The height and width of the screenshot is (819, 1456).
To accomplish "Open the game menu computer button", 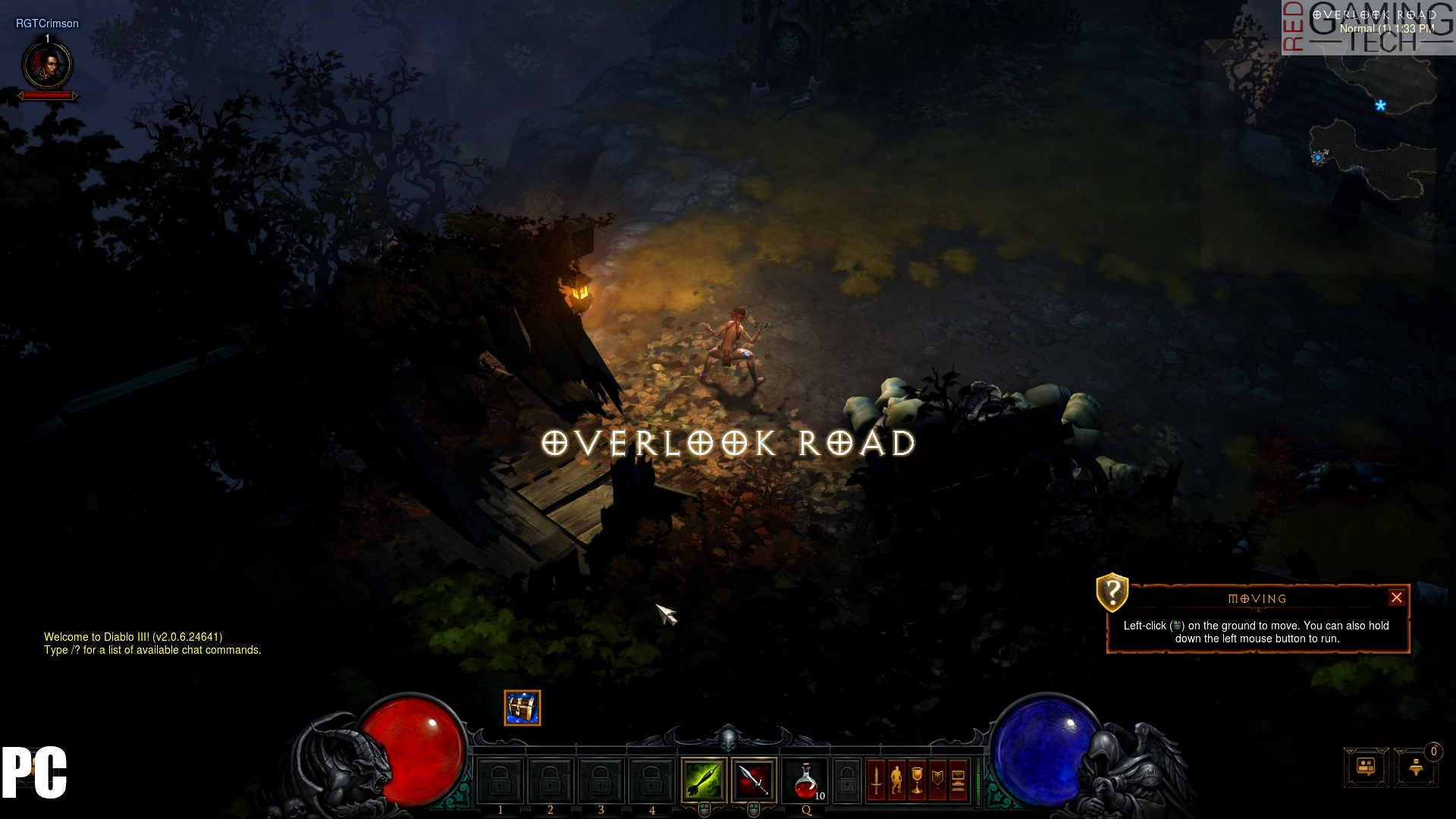I will click(958, 780).
